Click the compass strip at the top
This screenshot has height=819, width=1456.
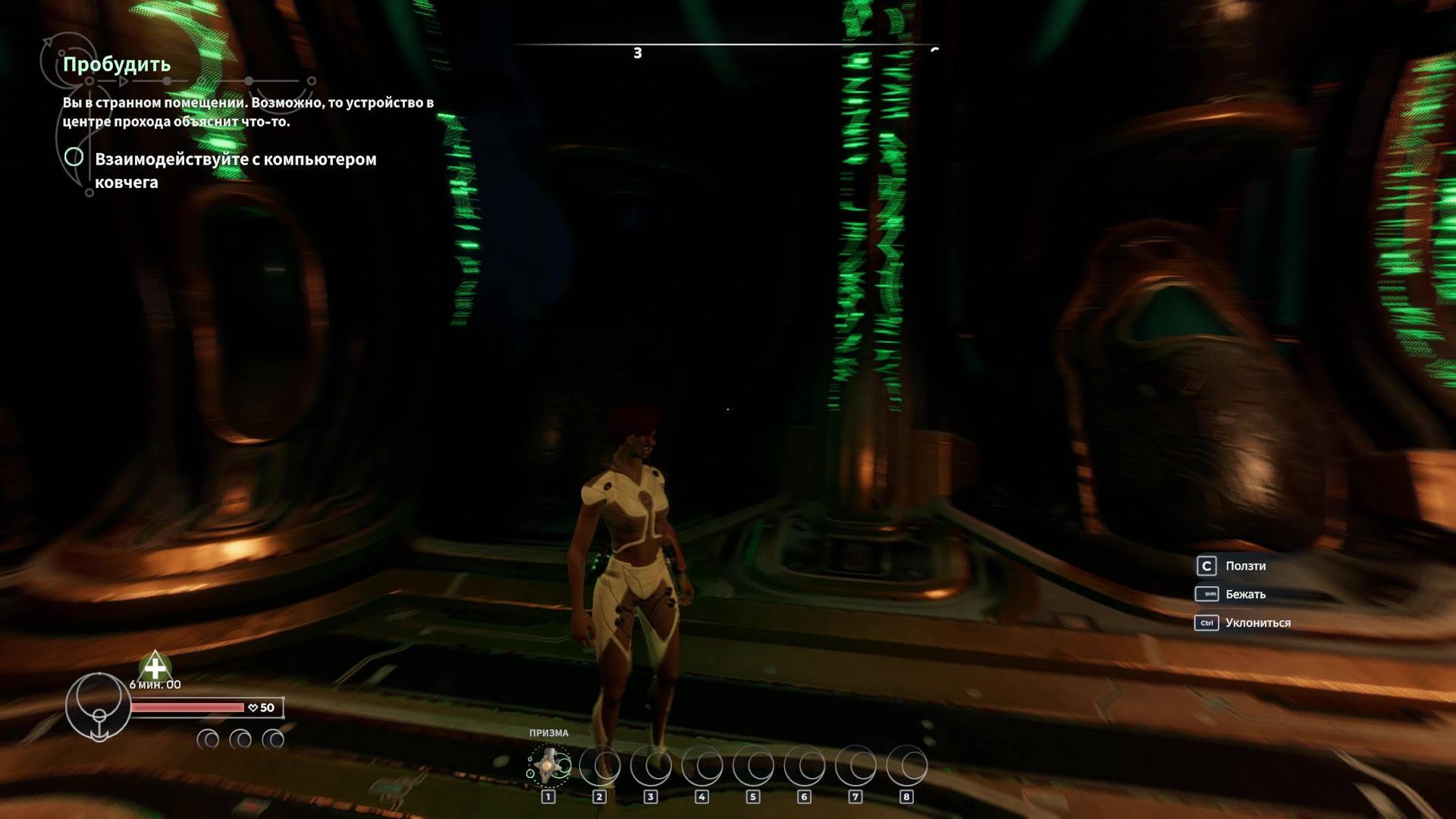pyautogui.click(x=725, y=47)
